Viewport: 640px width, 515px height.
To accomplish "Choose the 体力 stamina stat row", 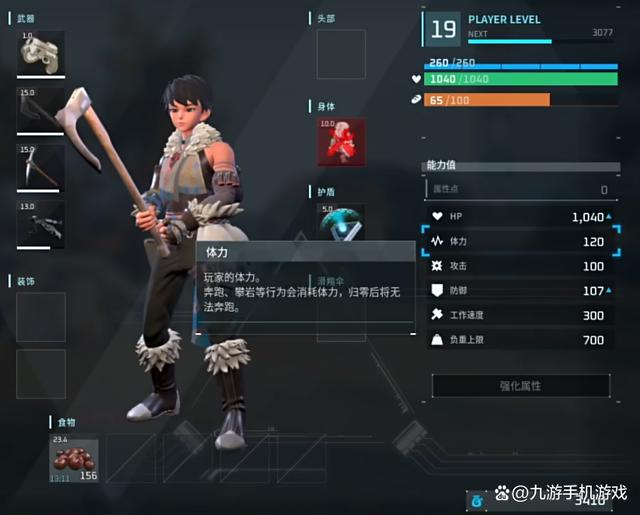I will coord(520,242).
